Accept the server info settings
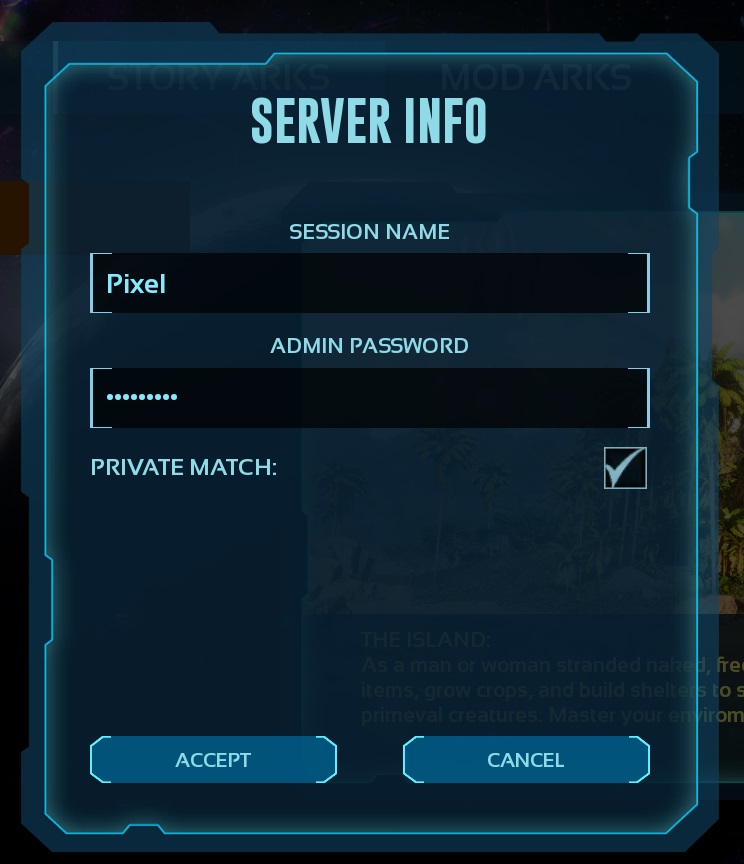 pos(213,760)
